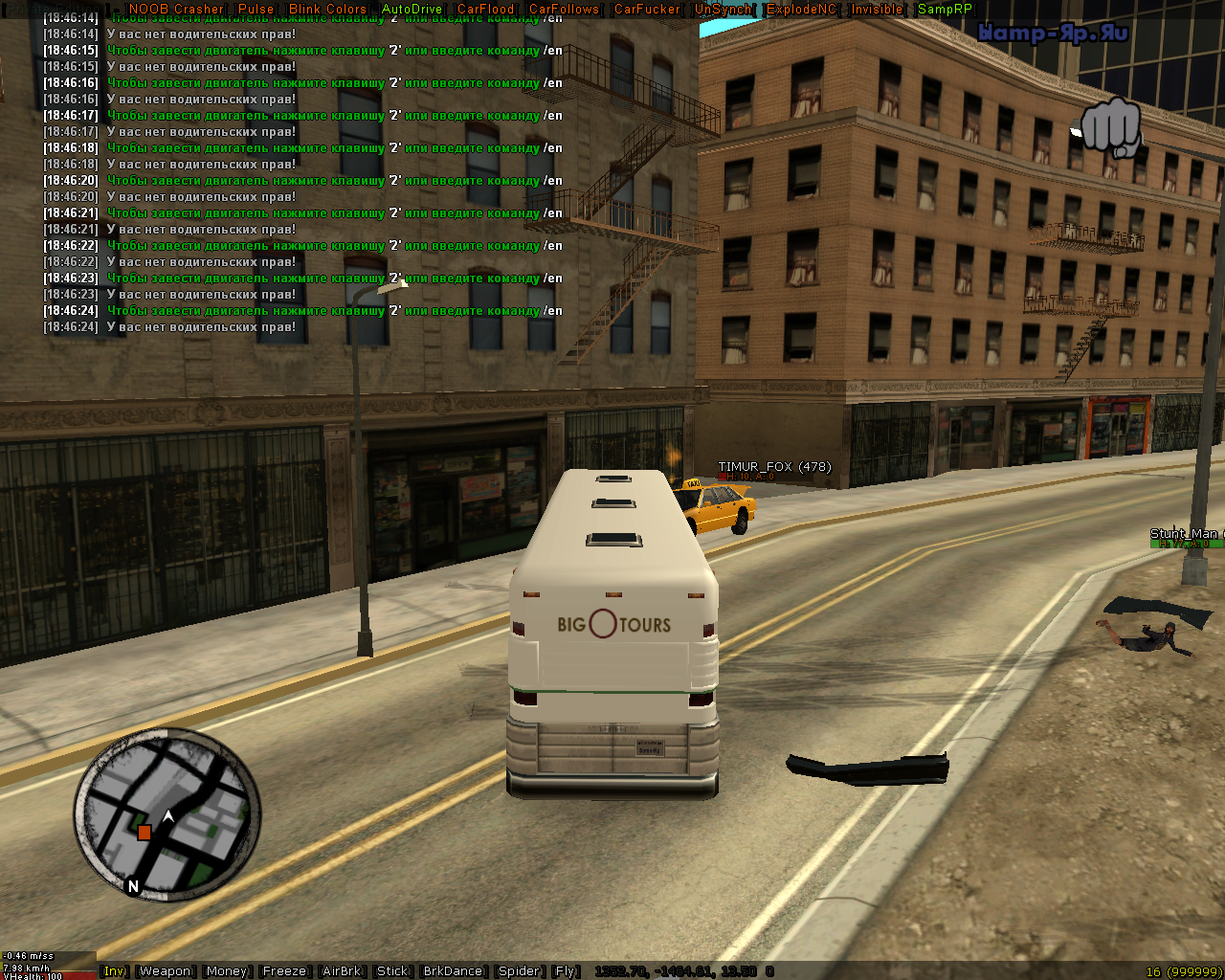The width and height of the screenshot is (1225, 980).
Task: Activate ExplodeNC in the top bar
Action: pyautogui.click(x=801, y=9)
